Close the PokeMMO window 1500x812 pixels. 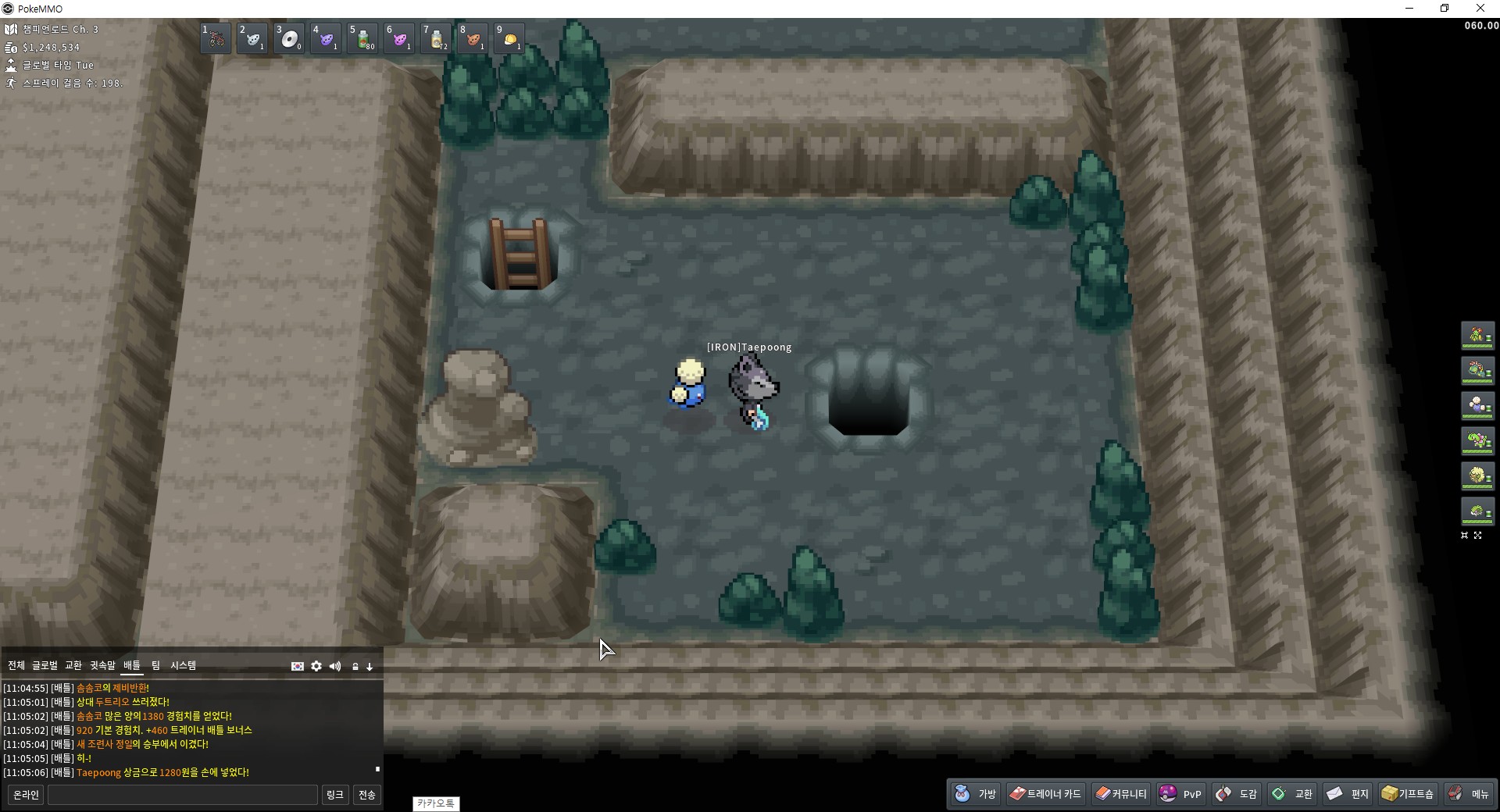(1480, 9)
